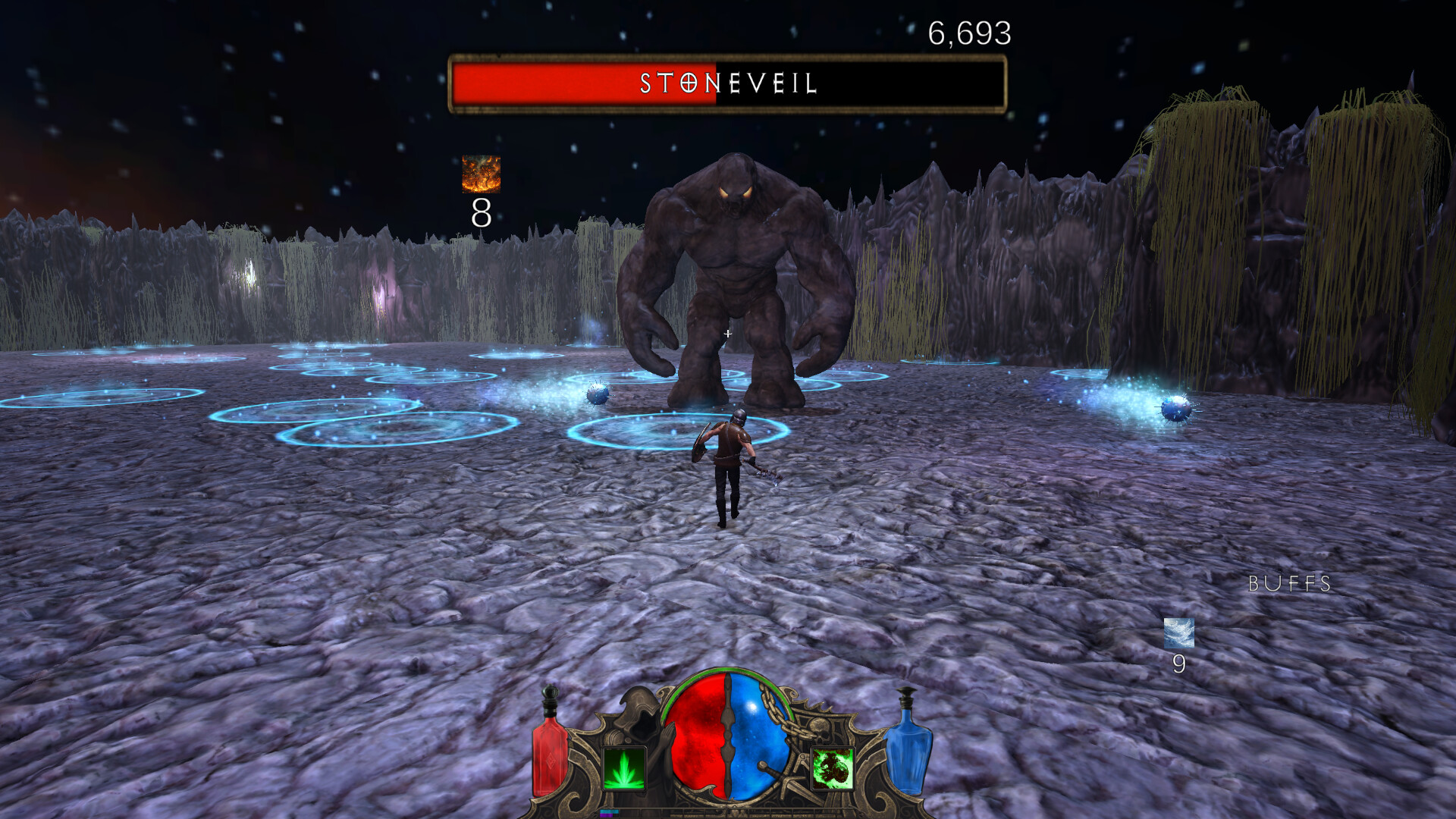Click the number 8 below the burn icon
The width and height of the screenshot is (1456, 819).
click(x=481, y=215)
